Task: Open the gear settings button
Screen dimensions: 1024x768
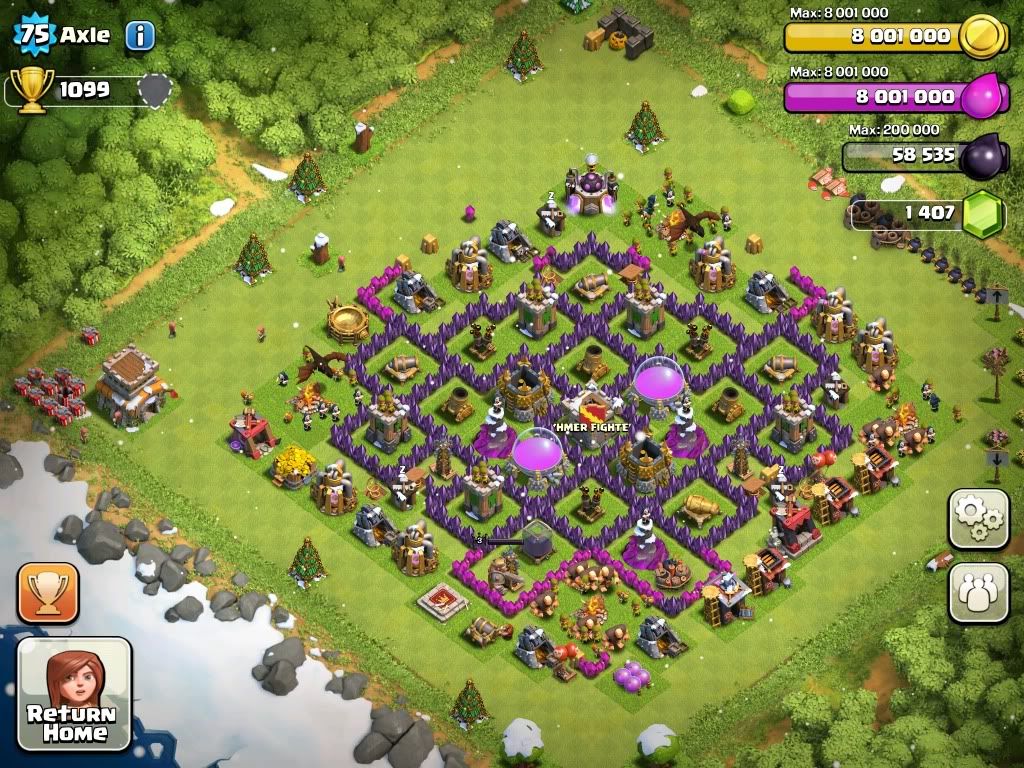Action: [978, 518]
